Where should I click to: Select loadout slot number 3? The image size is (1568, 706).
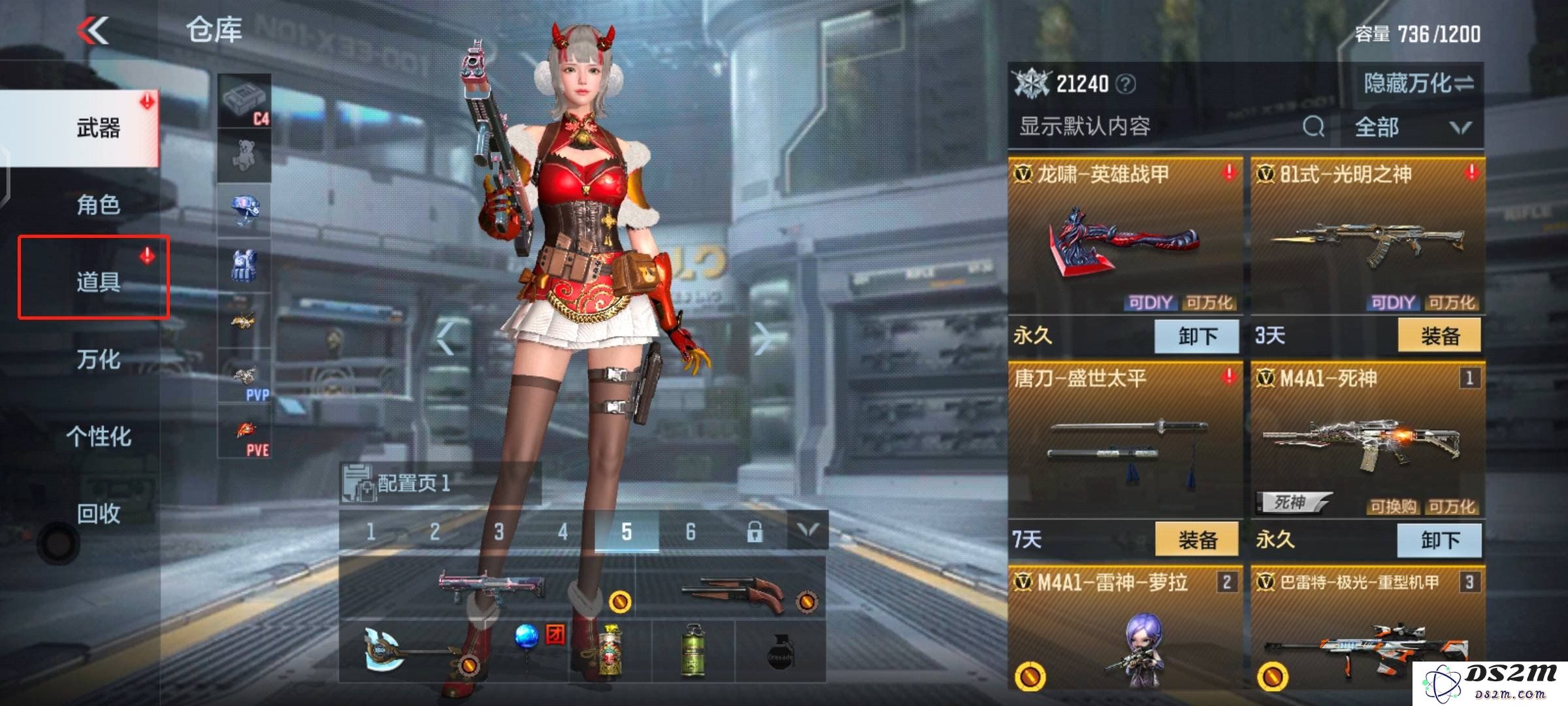pos(498,531)
